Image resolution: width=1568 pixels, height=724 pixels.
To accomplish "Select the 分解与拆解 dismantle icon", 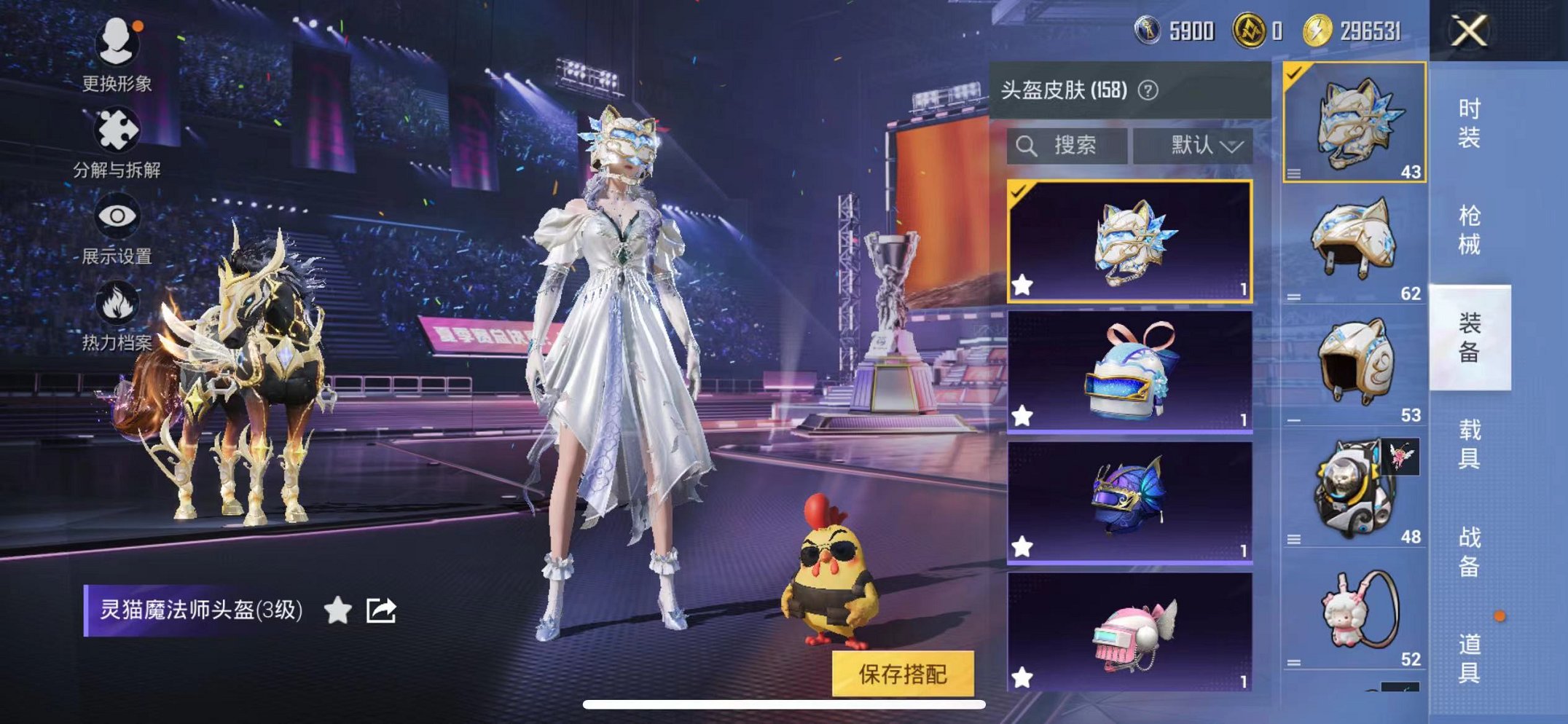I will (x=118, y=130).
